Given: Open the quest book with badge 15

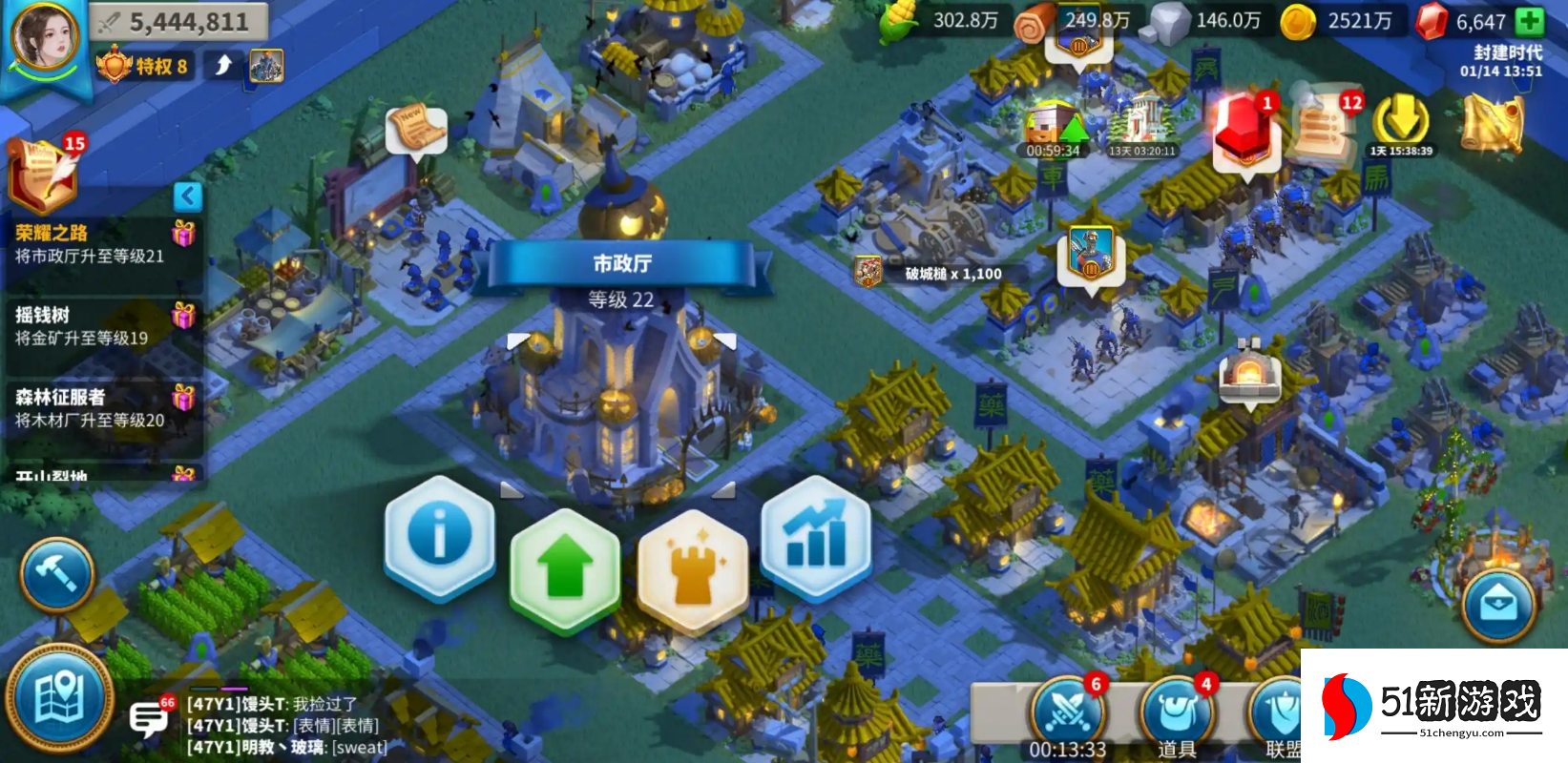Looking at the screenshot, I should coord(43,175).
